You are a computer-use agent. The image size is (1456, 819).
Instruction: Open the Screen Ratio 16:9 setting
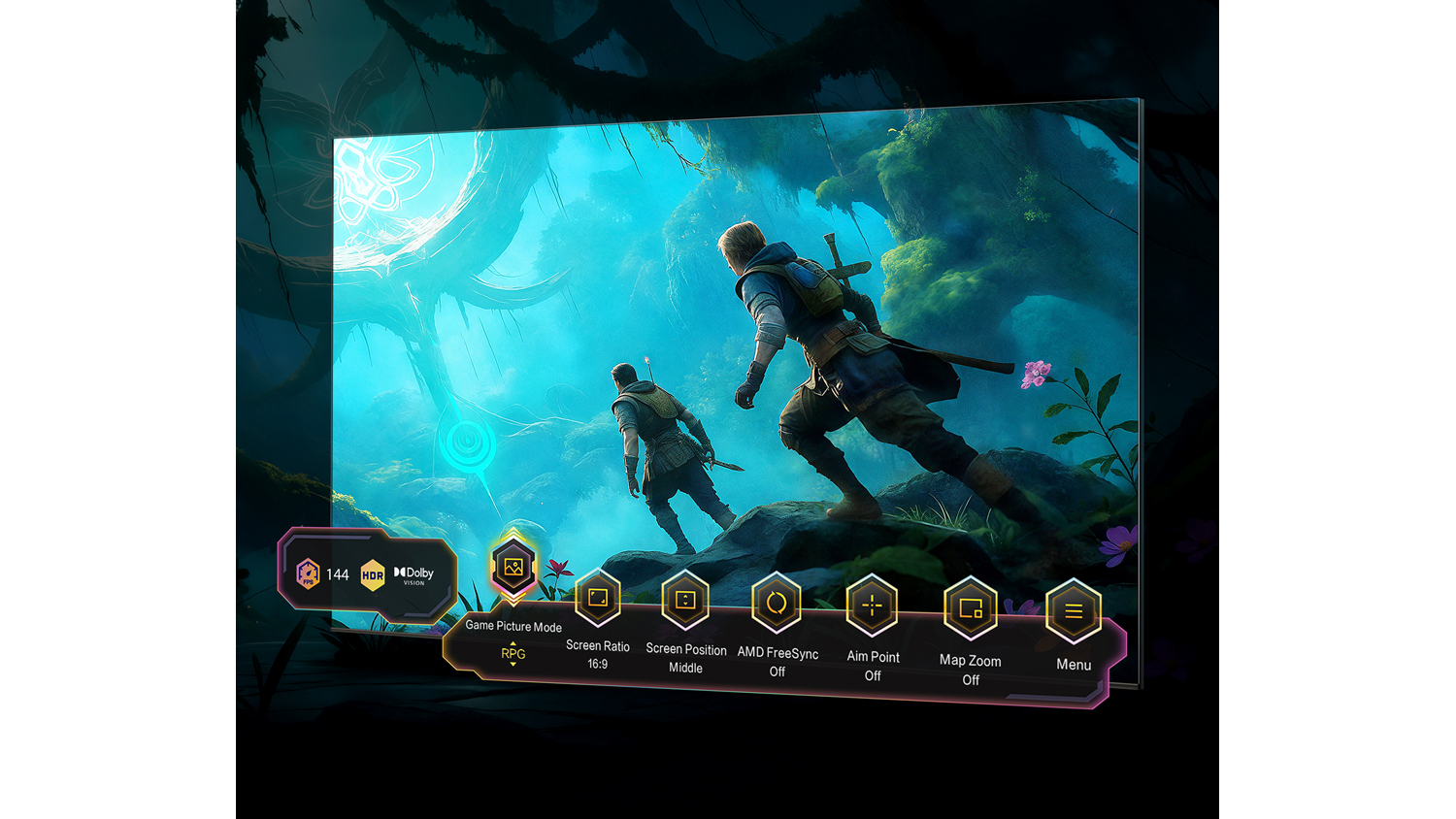pyautogui.click(x=598, y=599)
